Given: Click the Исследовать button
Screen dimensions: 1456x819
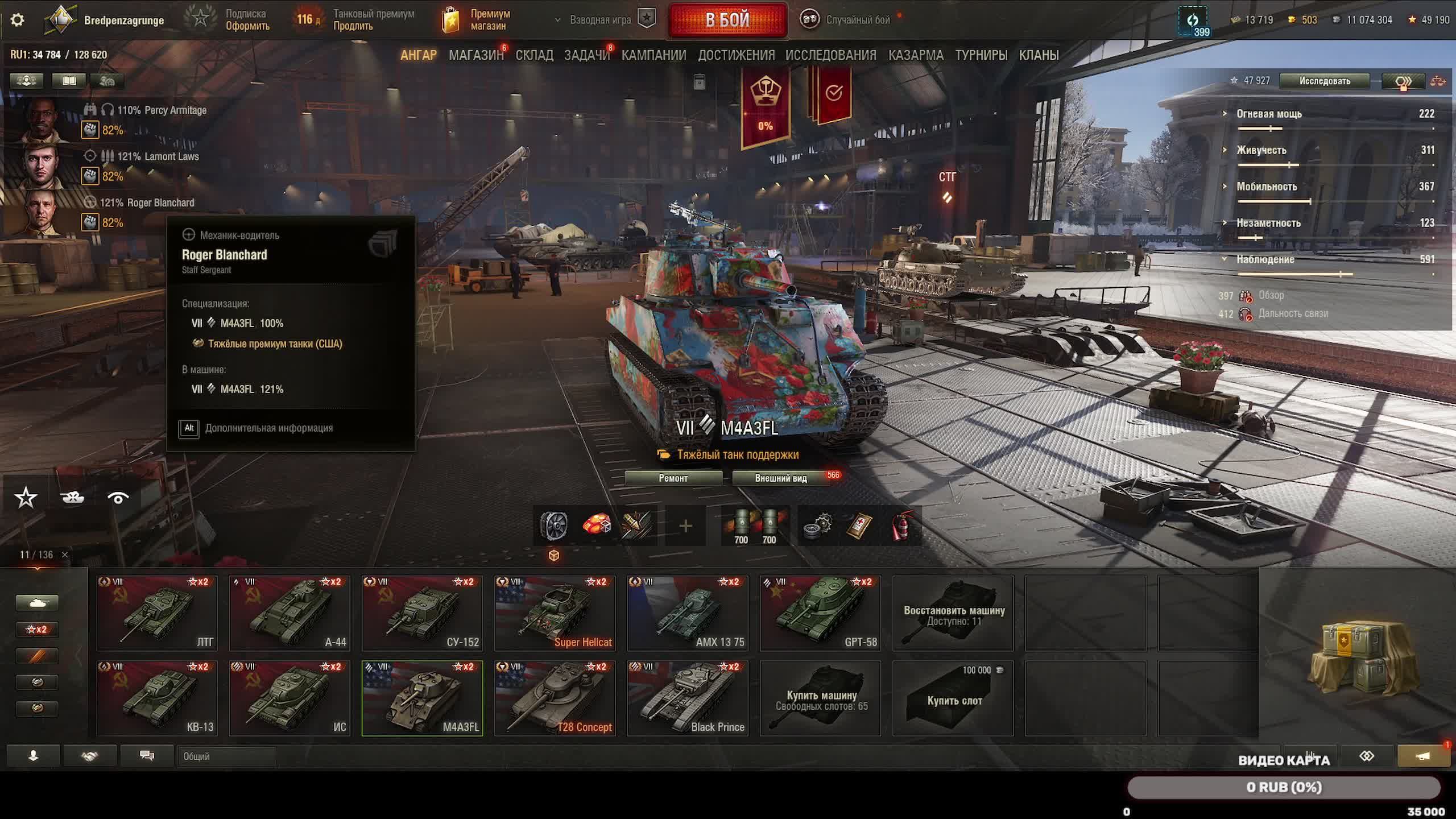Looking at the screenshot, I should [x=1324, y=81].
